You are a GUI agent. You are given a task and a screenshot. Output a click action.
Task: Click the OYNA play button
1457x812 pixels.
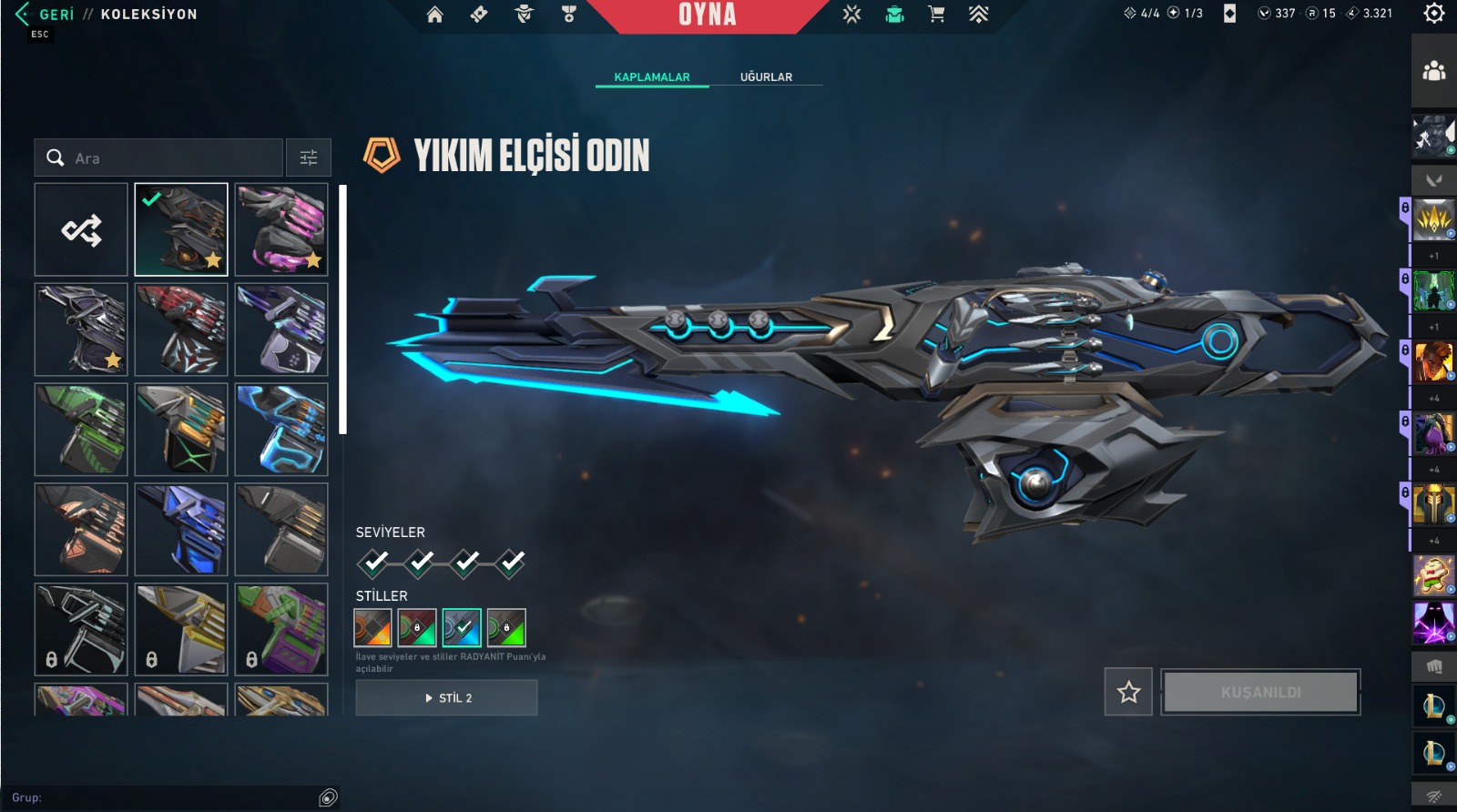pos(708,15)
